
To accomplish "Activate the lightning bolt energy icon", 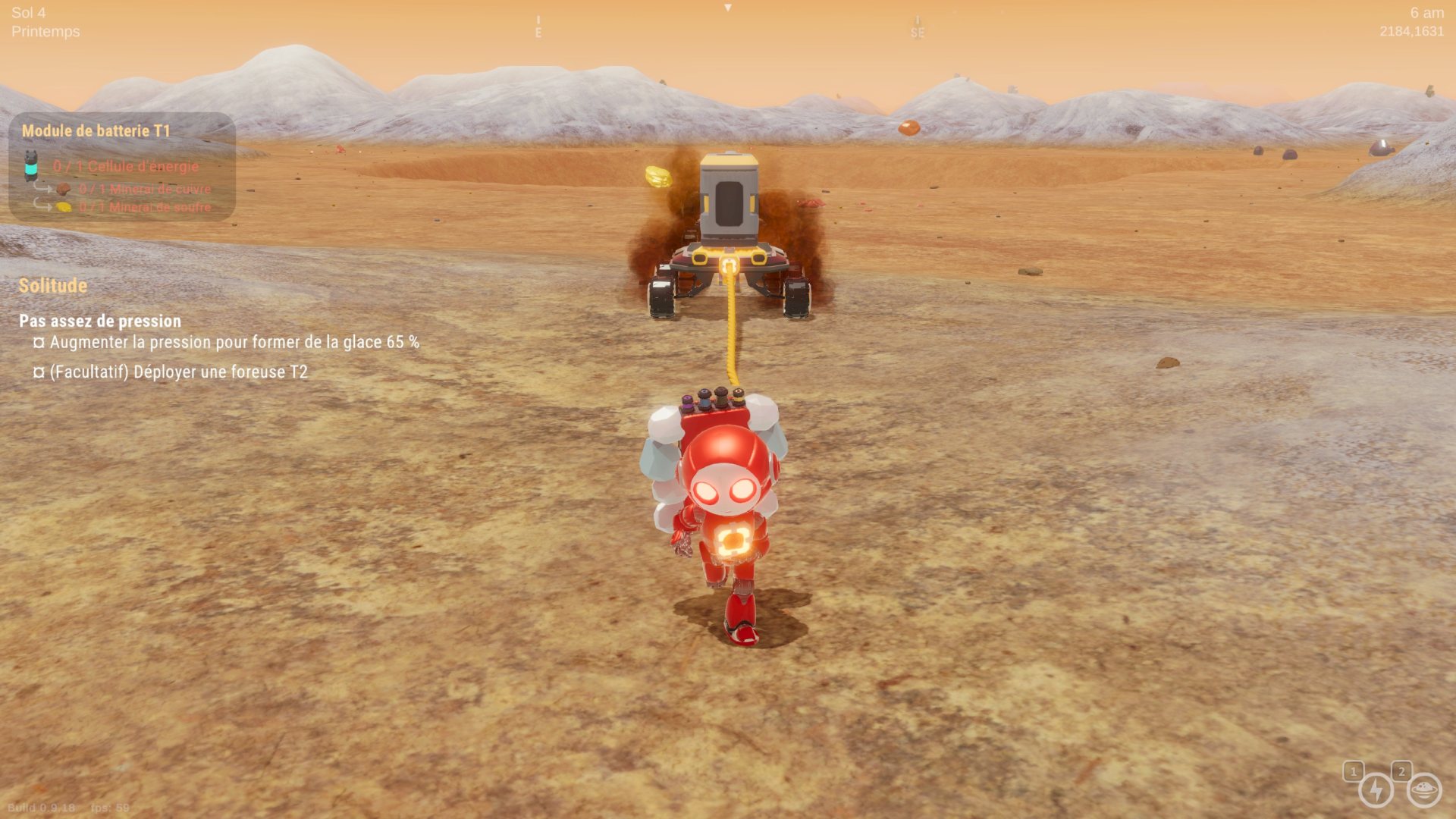I will (x=1375, y=790).
